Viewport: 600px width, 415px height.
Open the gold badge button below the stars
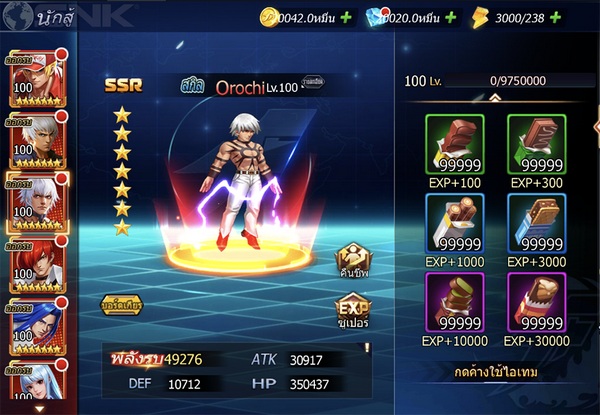[x=120, y=304]
